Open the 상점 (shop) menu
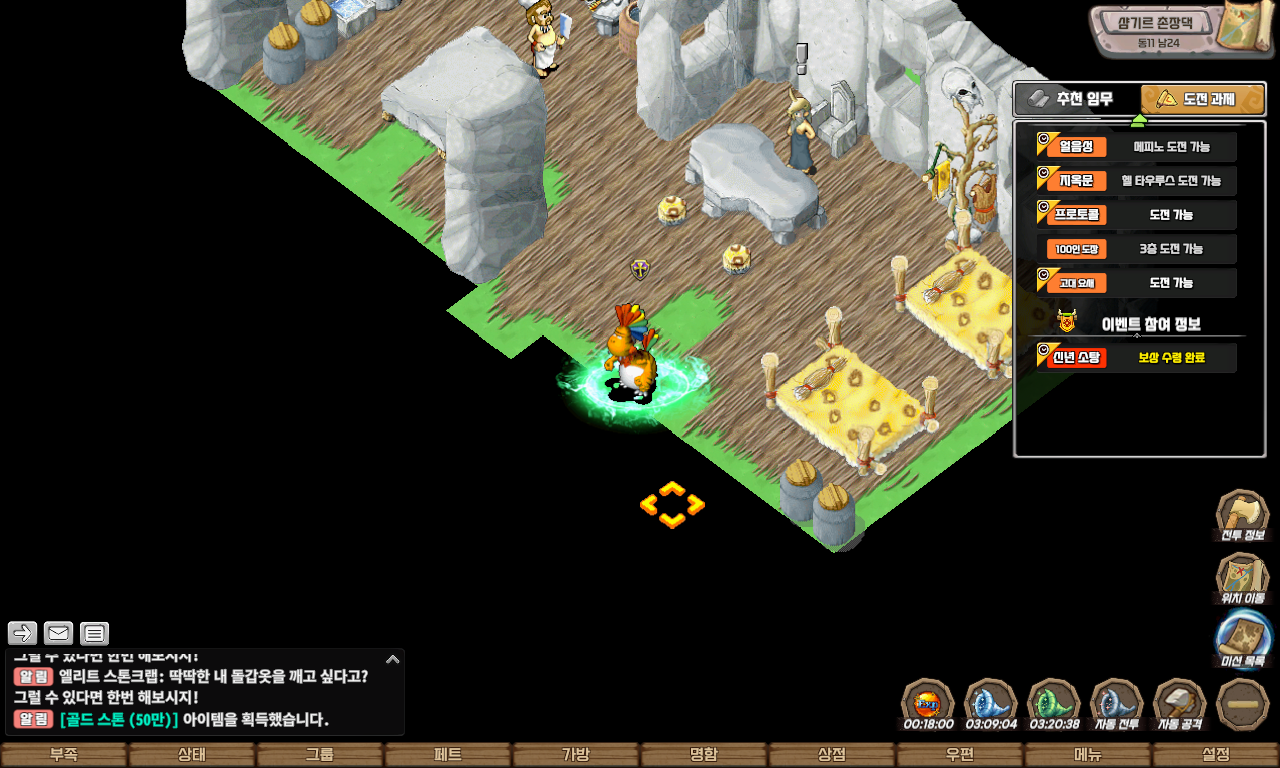 pyautogui.click(x=832, y=755)
